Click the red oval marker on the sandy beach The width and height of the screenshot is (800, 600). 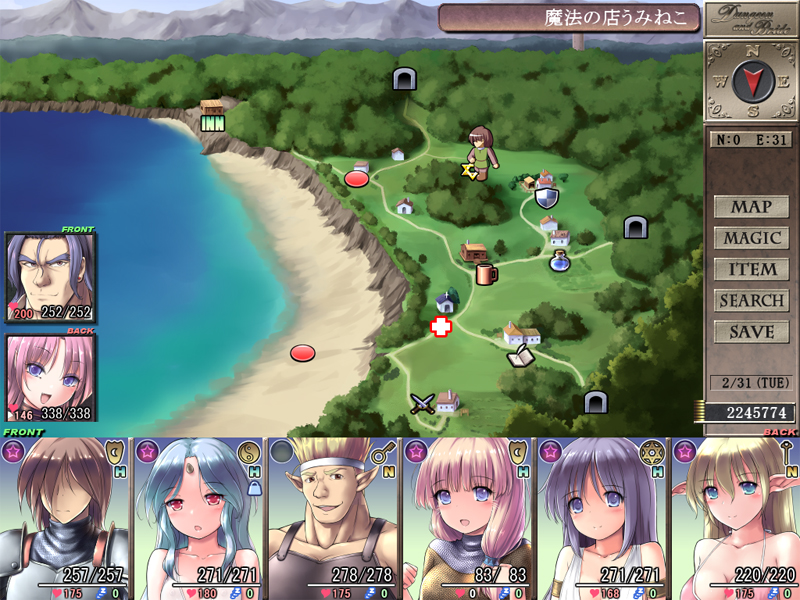coord(302,352)
